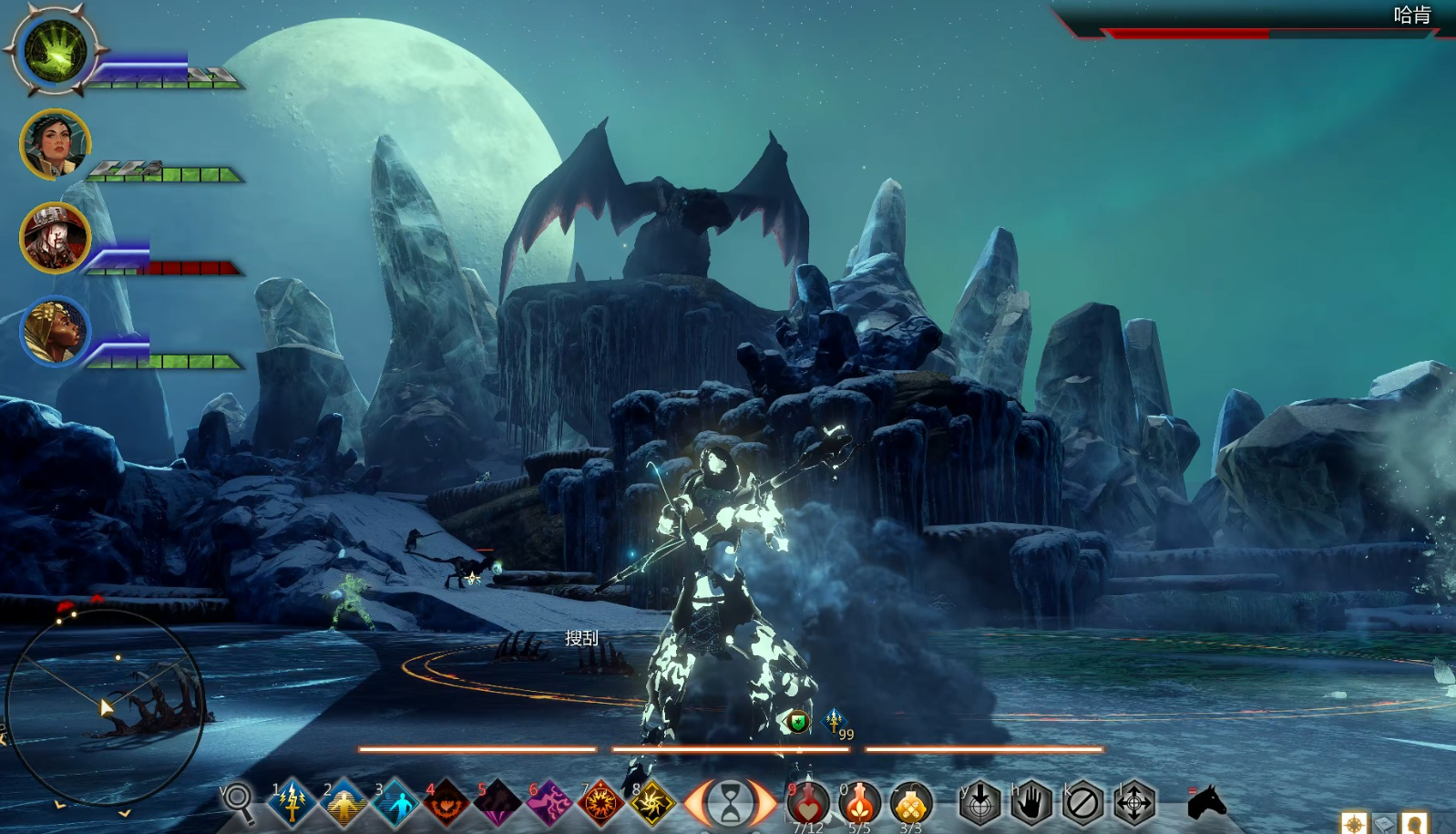Summon the mount with the horse icon
The image size is (1456, 834).
click(x=1207, y=803)
